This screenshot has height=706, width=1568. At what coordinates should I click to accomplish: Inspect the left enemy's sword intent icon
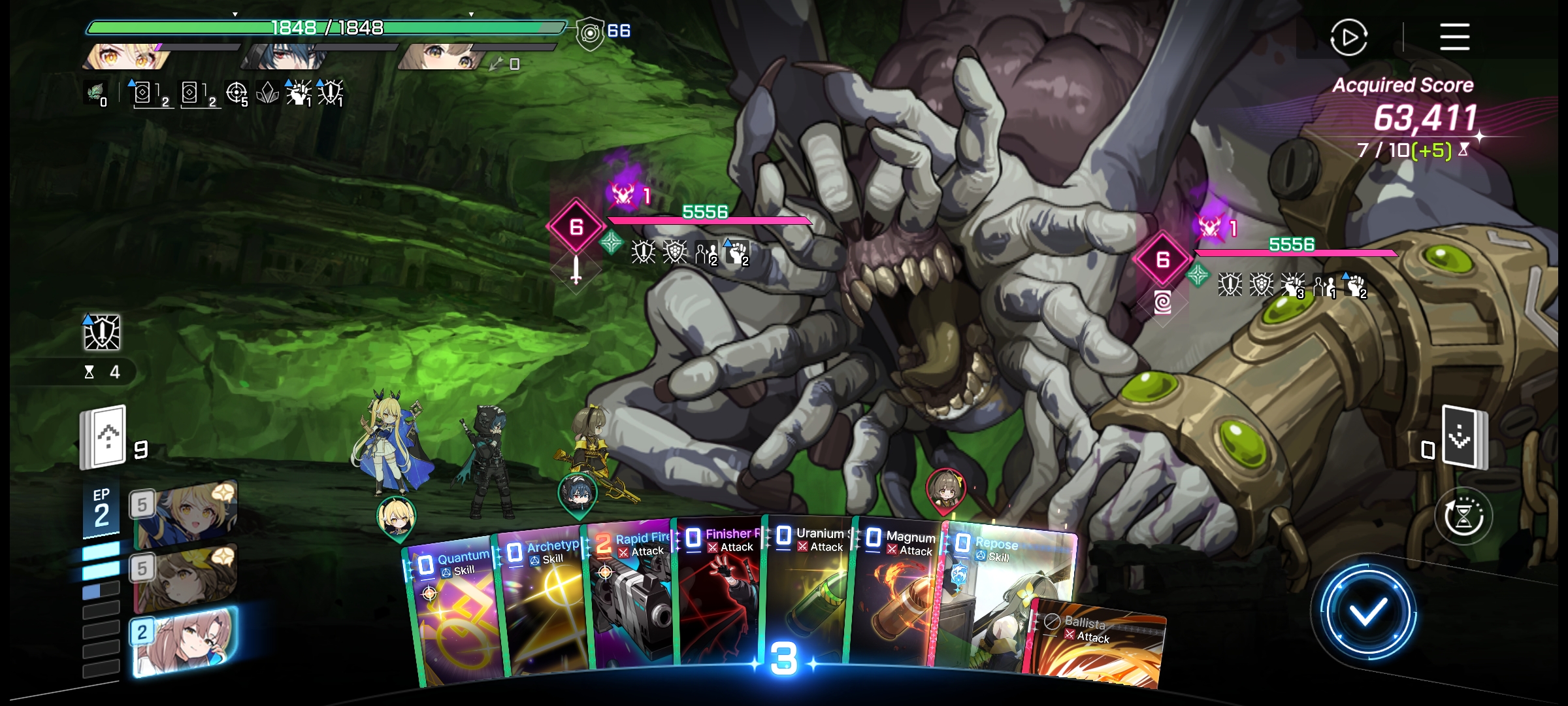[x=576, y=269]
